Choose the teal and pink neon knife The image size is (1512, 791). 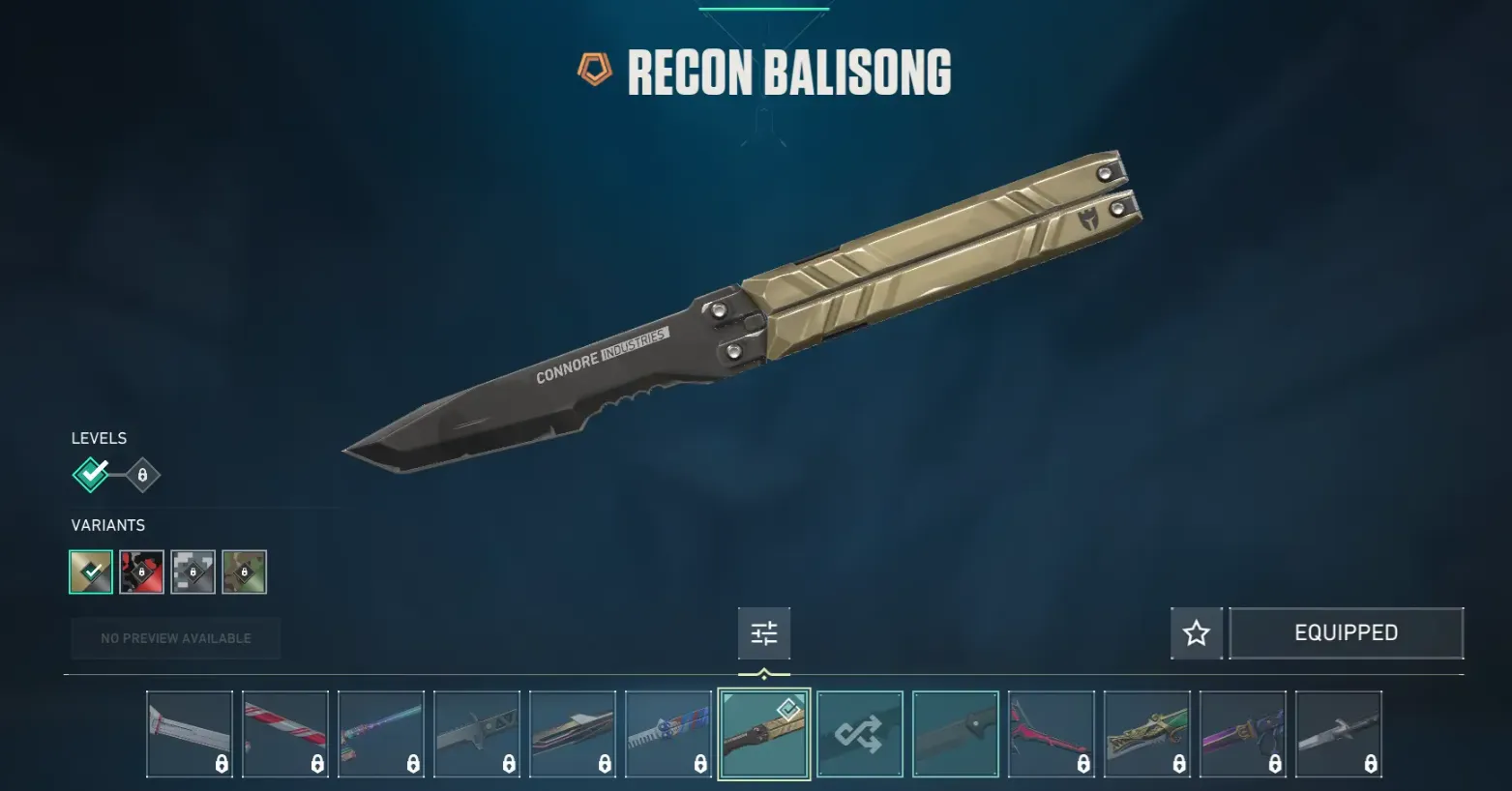tap(381, 734)
